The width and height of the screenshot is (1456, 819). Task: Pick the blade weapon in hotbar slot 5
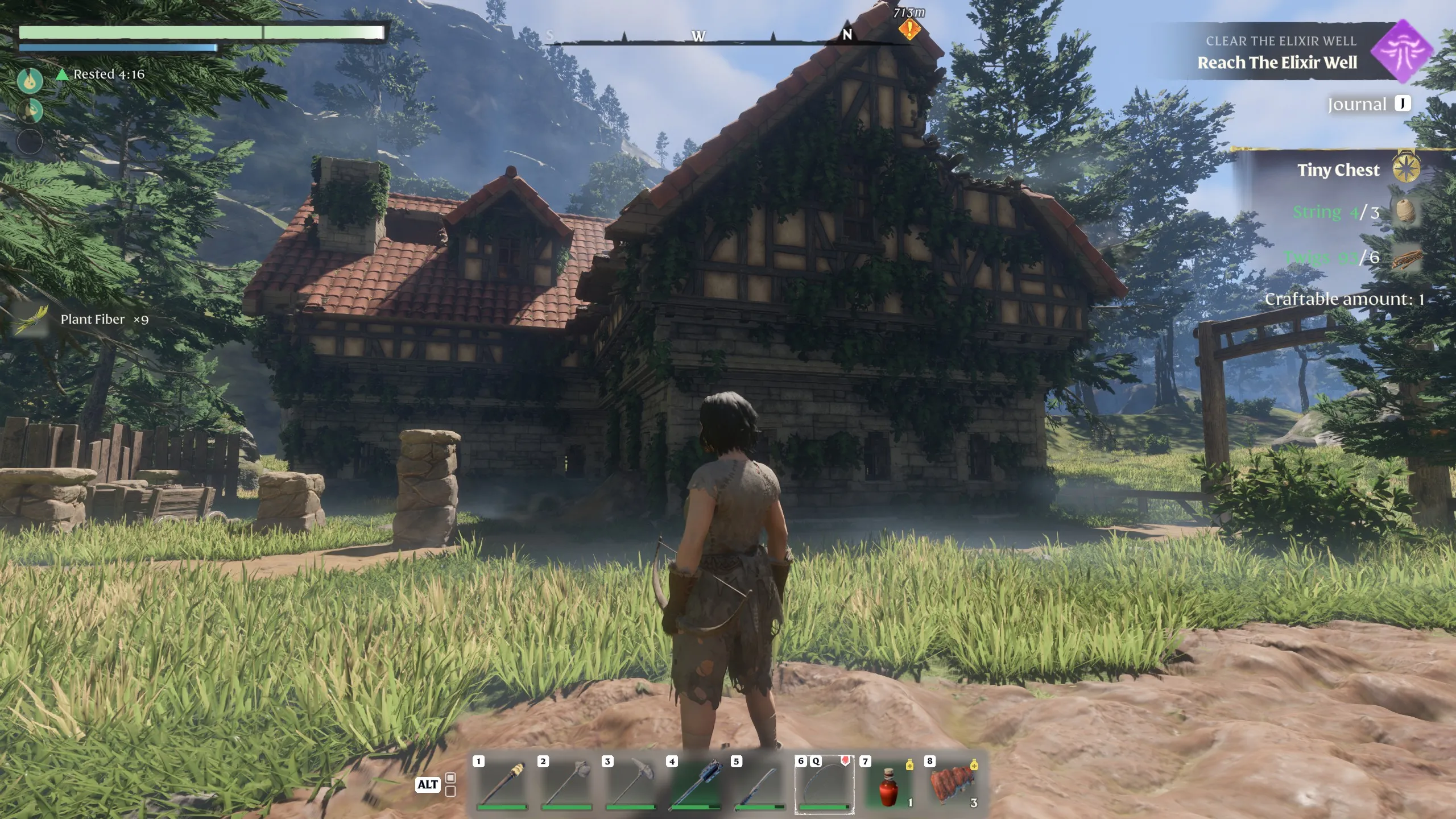pos(760,784)
